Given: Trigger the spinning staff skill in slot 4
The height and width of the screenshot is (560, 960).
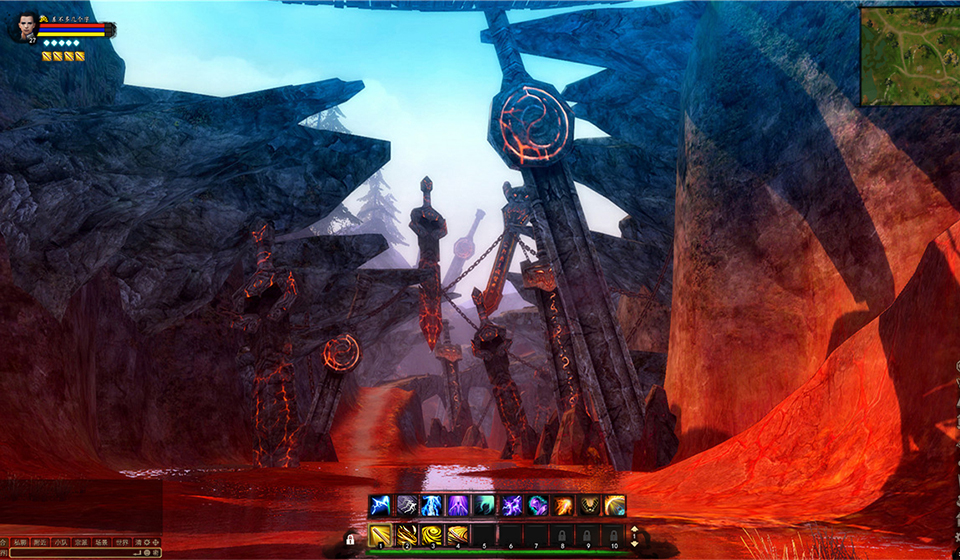Looking at the screenshot, I should 458,535.
